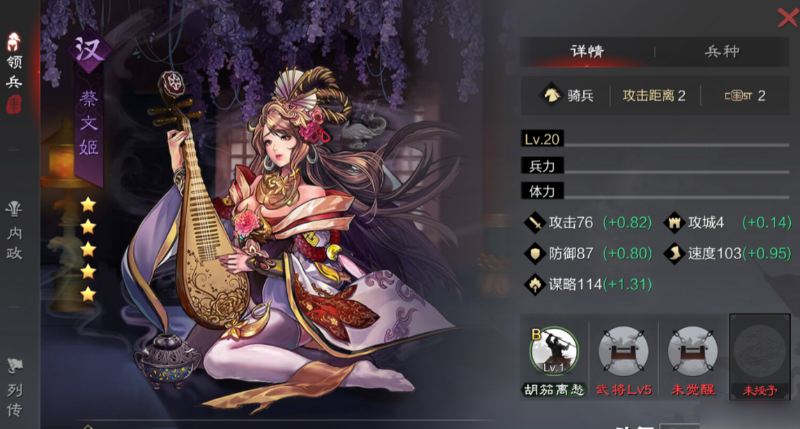Open the 兵种 troop type tab
The image size is (800, 429).
(x=722, y=51)
